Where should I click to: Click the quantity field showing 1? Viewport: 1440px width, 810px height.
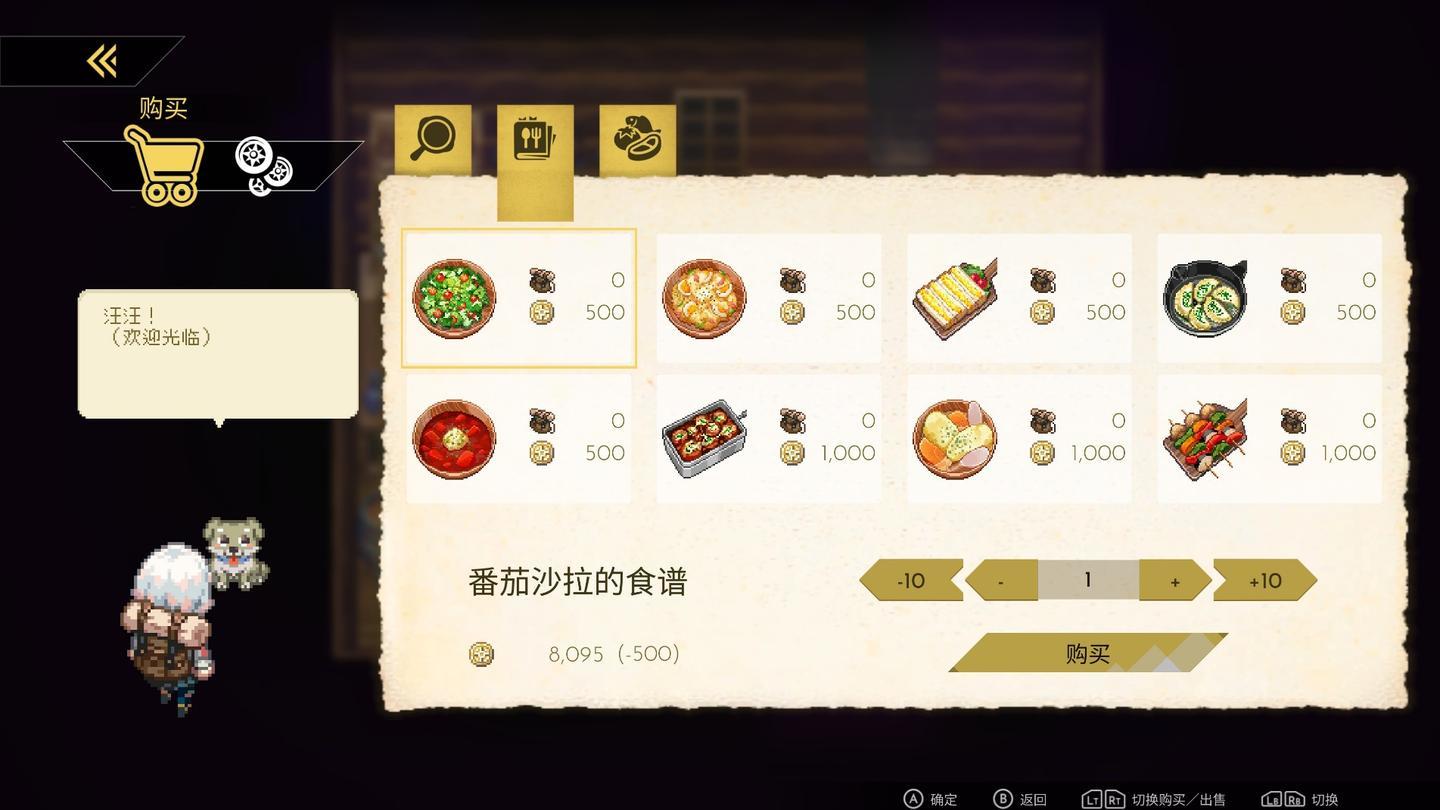pos(1088,580)
